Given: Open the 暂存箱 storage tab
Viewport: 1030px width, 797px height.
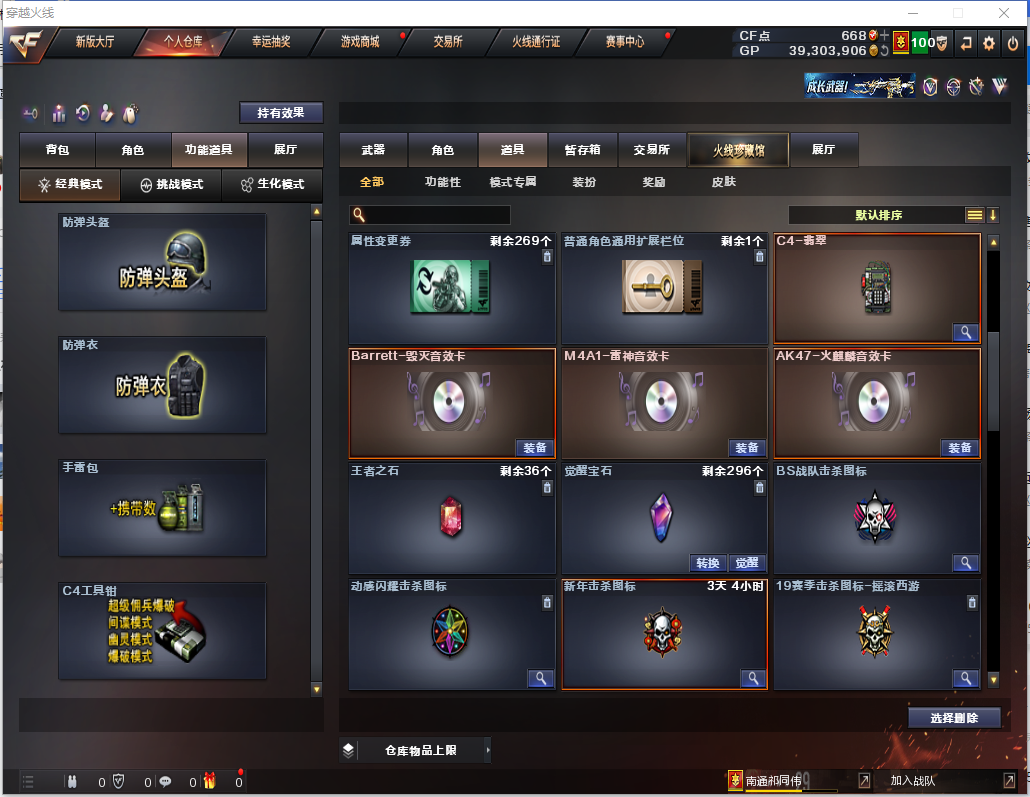Looking at the screenshot, I should pos(583,150).
